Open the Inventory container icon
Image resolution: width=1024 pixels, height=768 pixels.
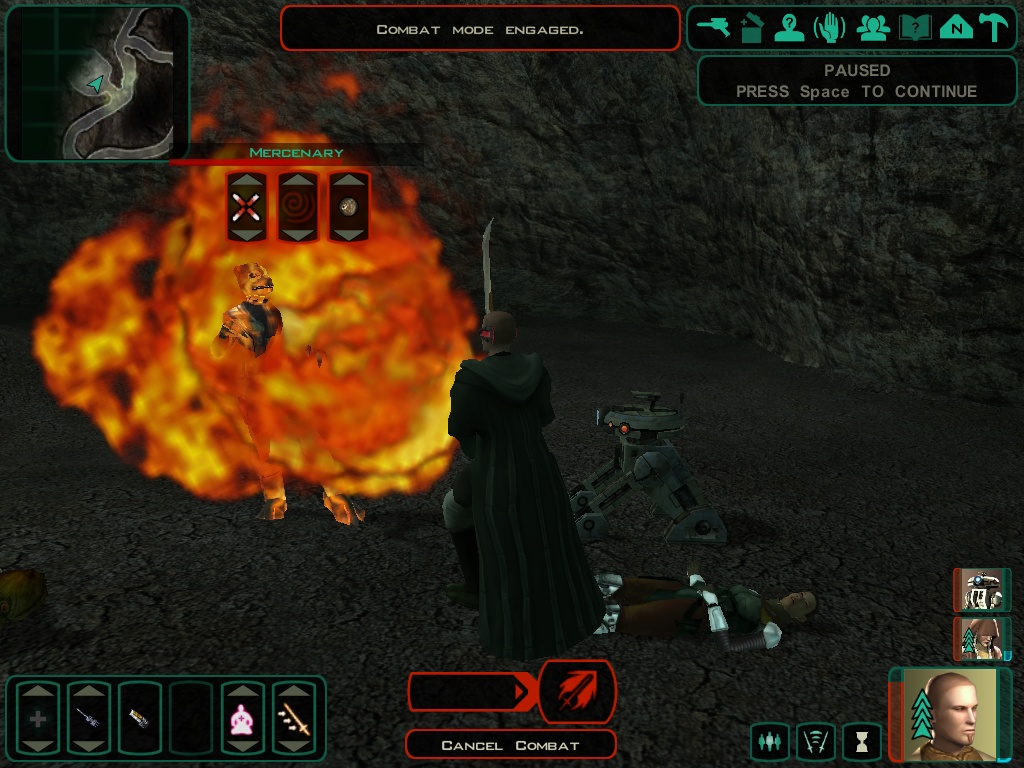[x=752, y=27]
